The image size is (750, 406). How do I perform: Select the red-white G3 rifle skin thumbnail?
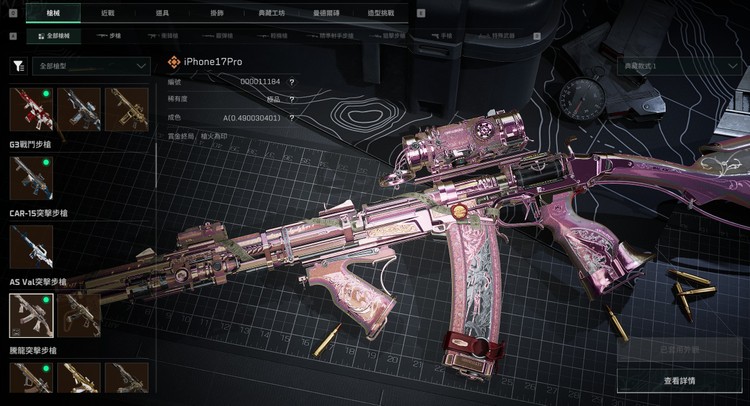click(x=30, y=109)
